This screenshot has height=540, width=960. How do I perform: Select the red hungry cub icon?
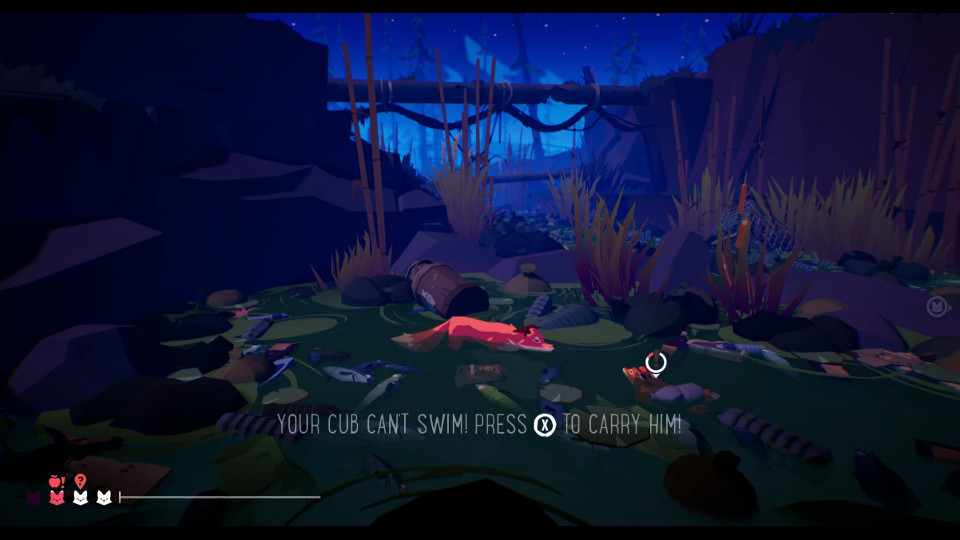click(x=57, y=497)
